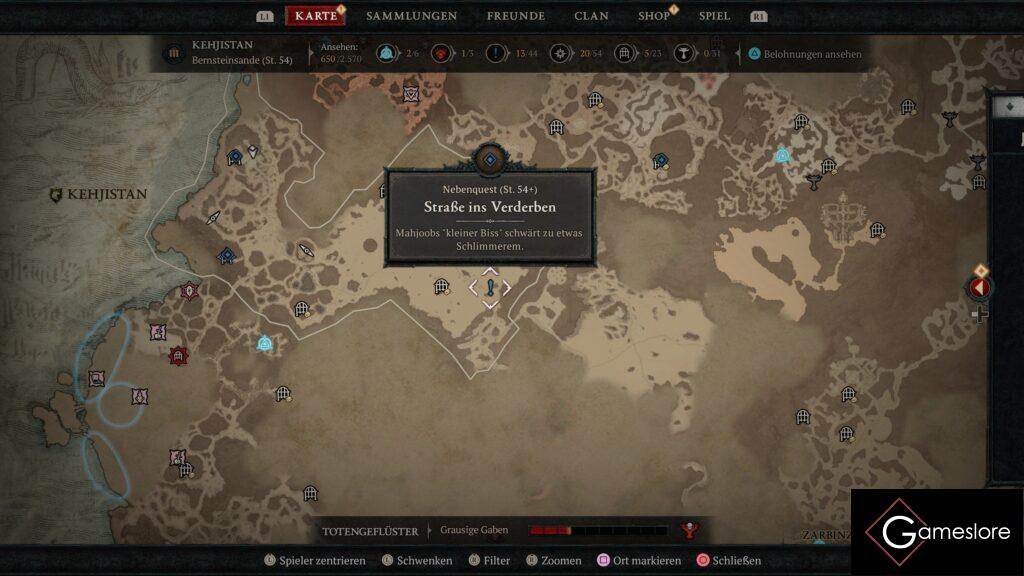The width and height of the screenshot is (1024, 576).
Task: Expand the side panel with the red arrow
Action: [980, 288]
